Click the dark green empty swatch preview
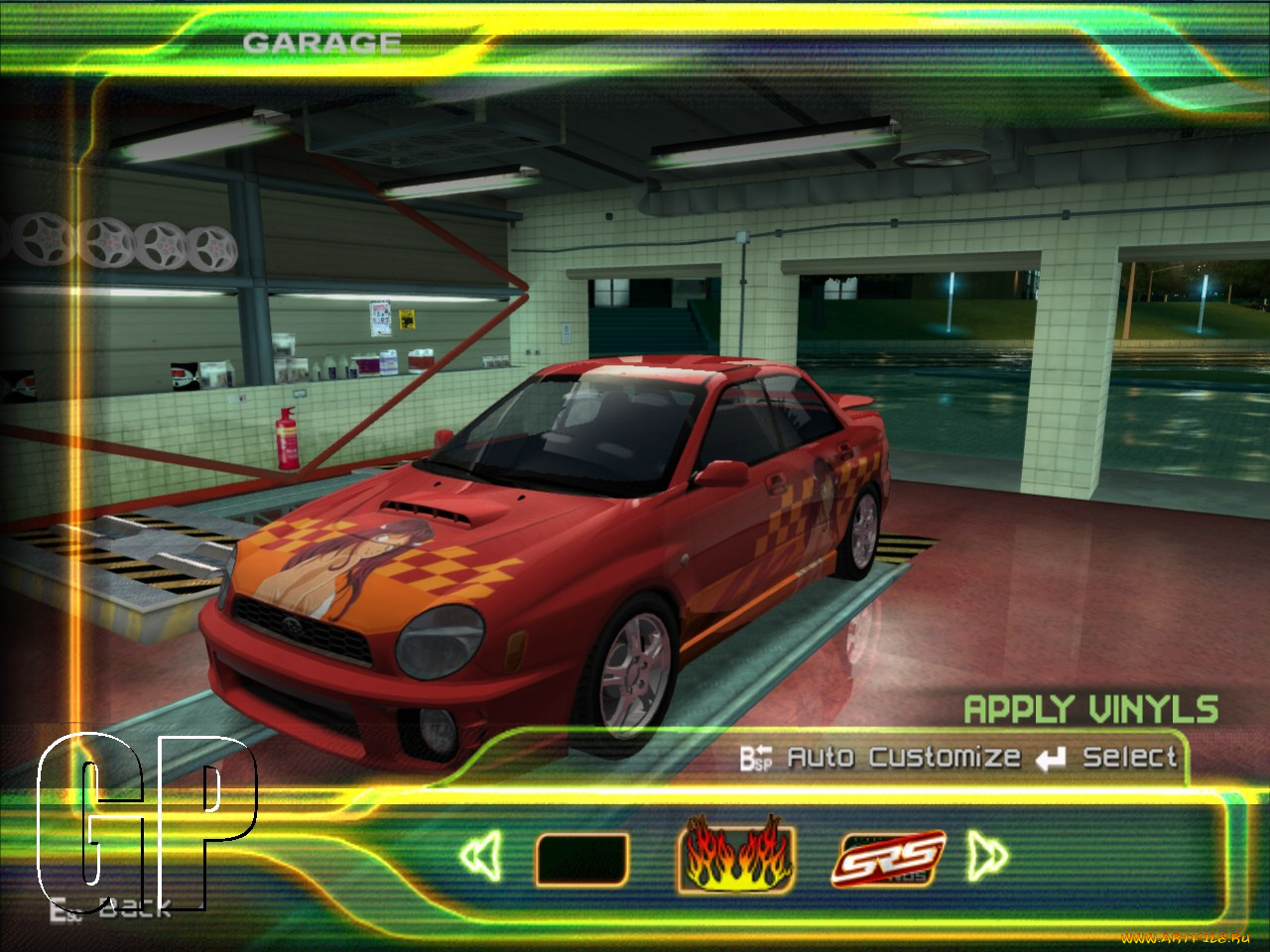The image size is (1270, 952). [x=583, y=856]
